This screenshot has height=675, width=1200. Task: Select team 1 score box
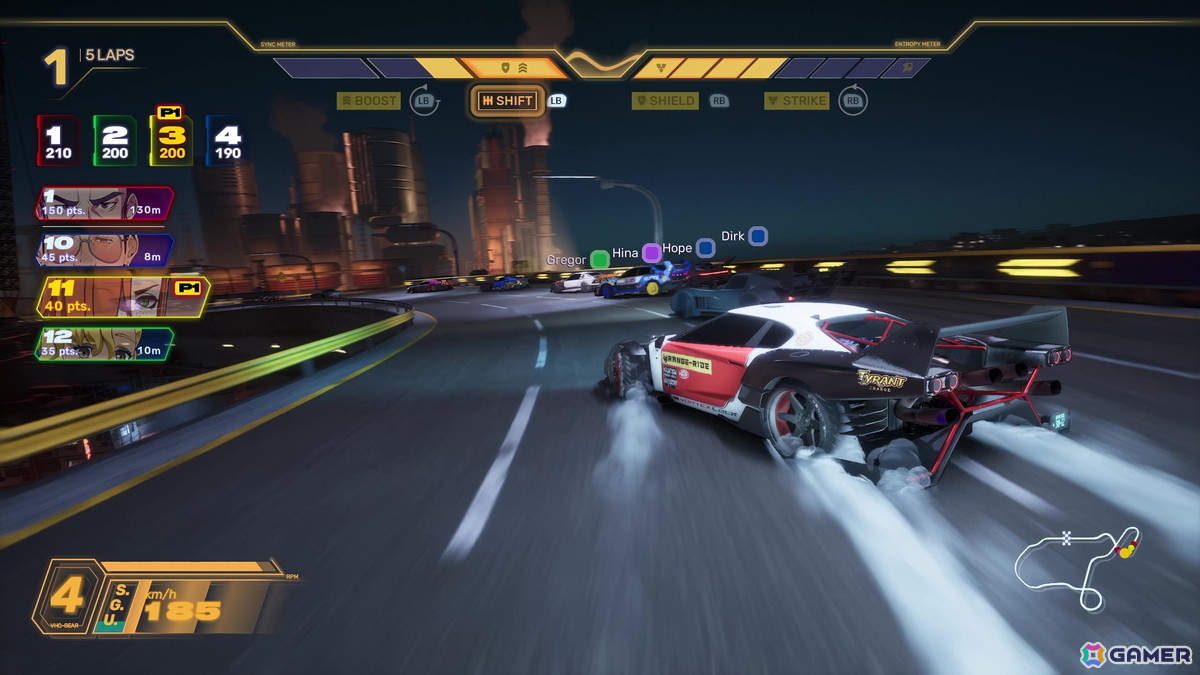pyautogui.click(x=59, y=140)
